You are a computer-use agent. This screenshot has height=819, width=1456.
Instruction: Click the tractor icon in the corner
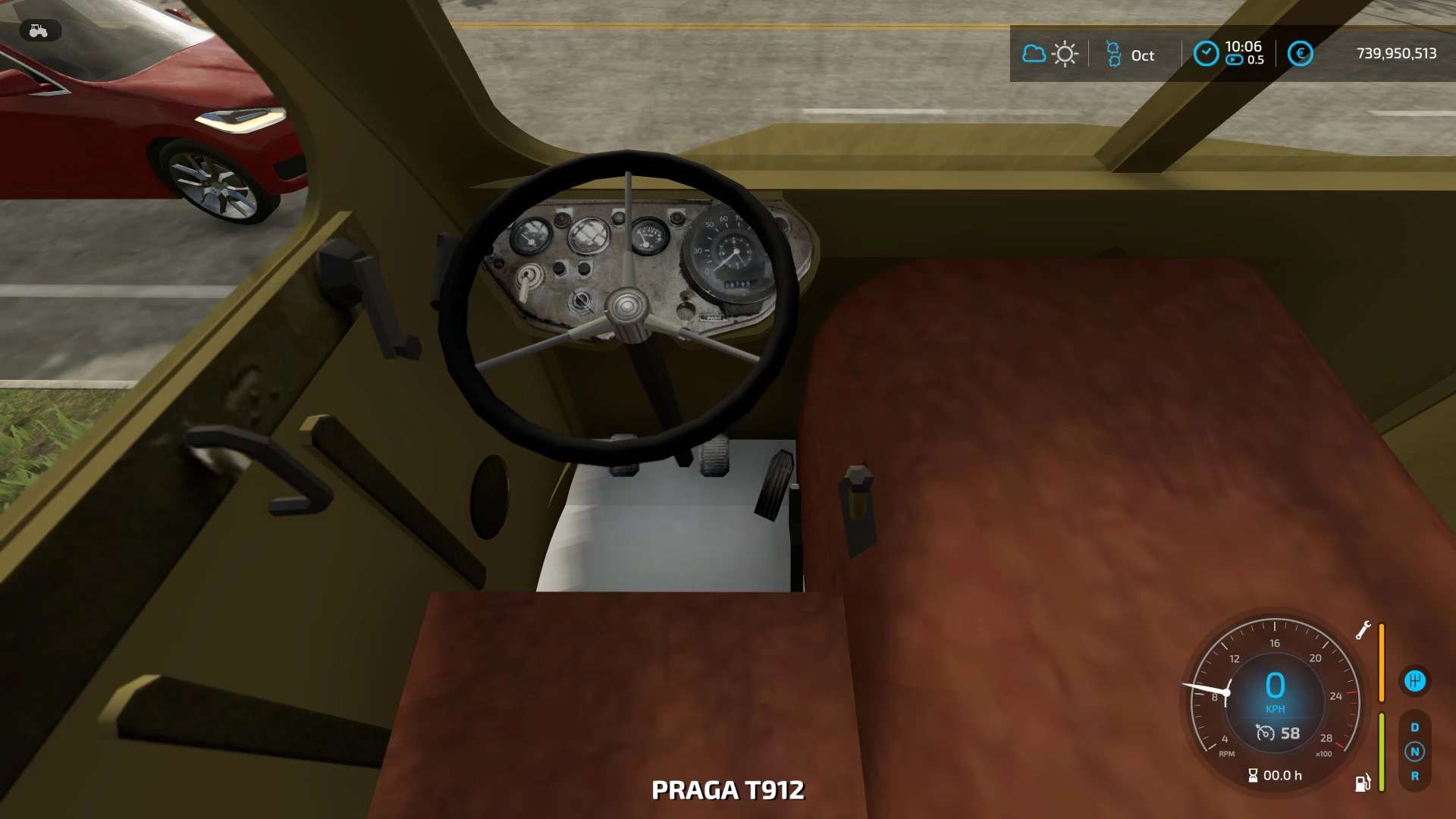click(x=39, y=30)
